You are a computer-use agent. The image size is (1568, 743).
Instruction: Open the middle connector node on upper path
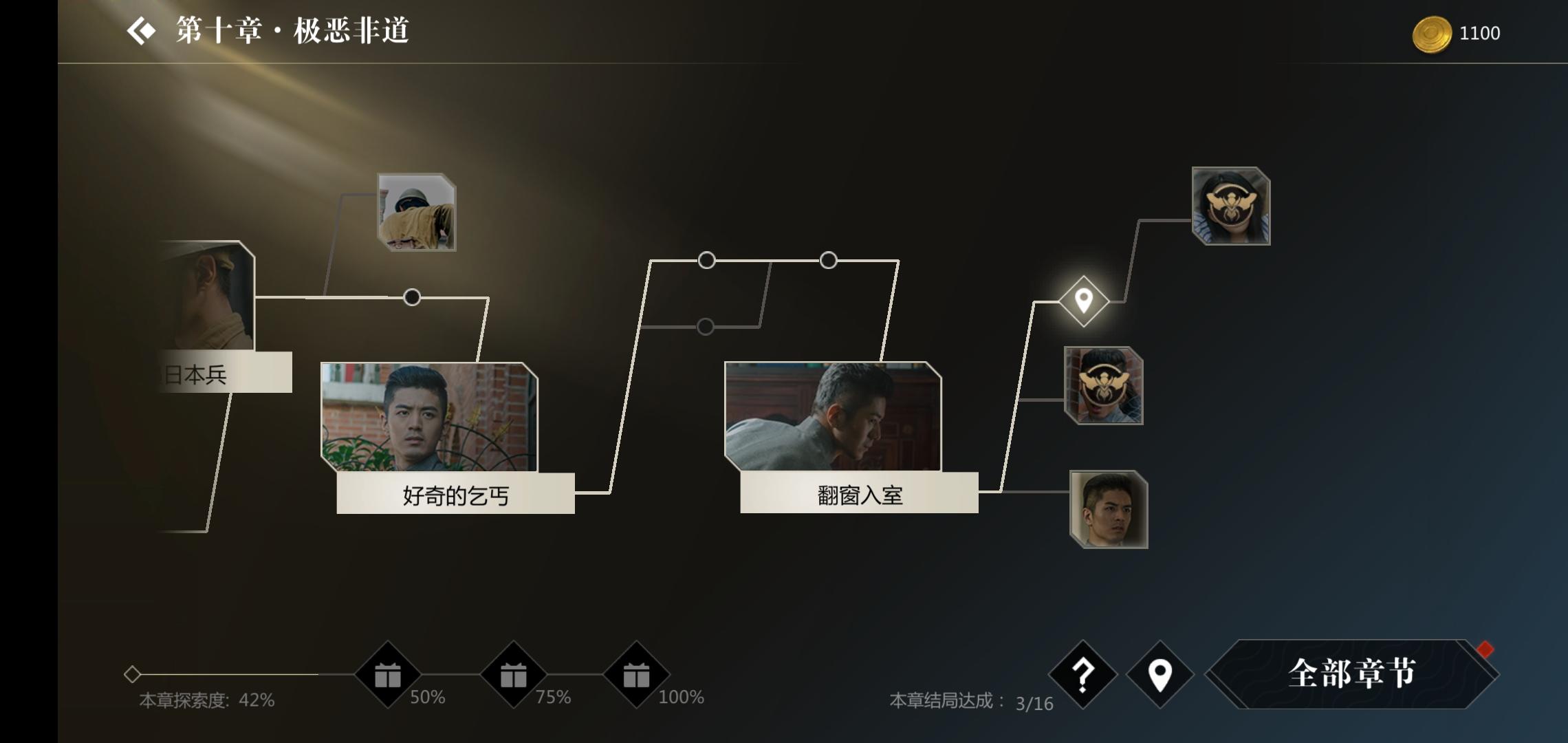point(706,259)
